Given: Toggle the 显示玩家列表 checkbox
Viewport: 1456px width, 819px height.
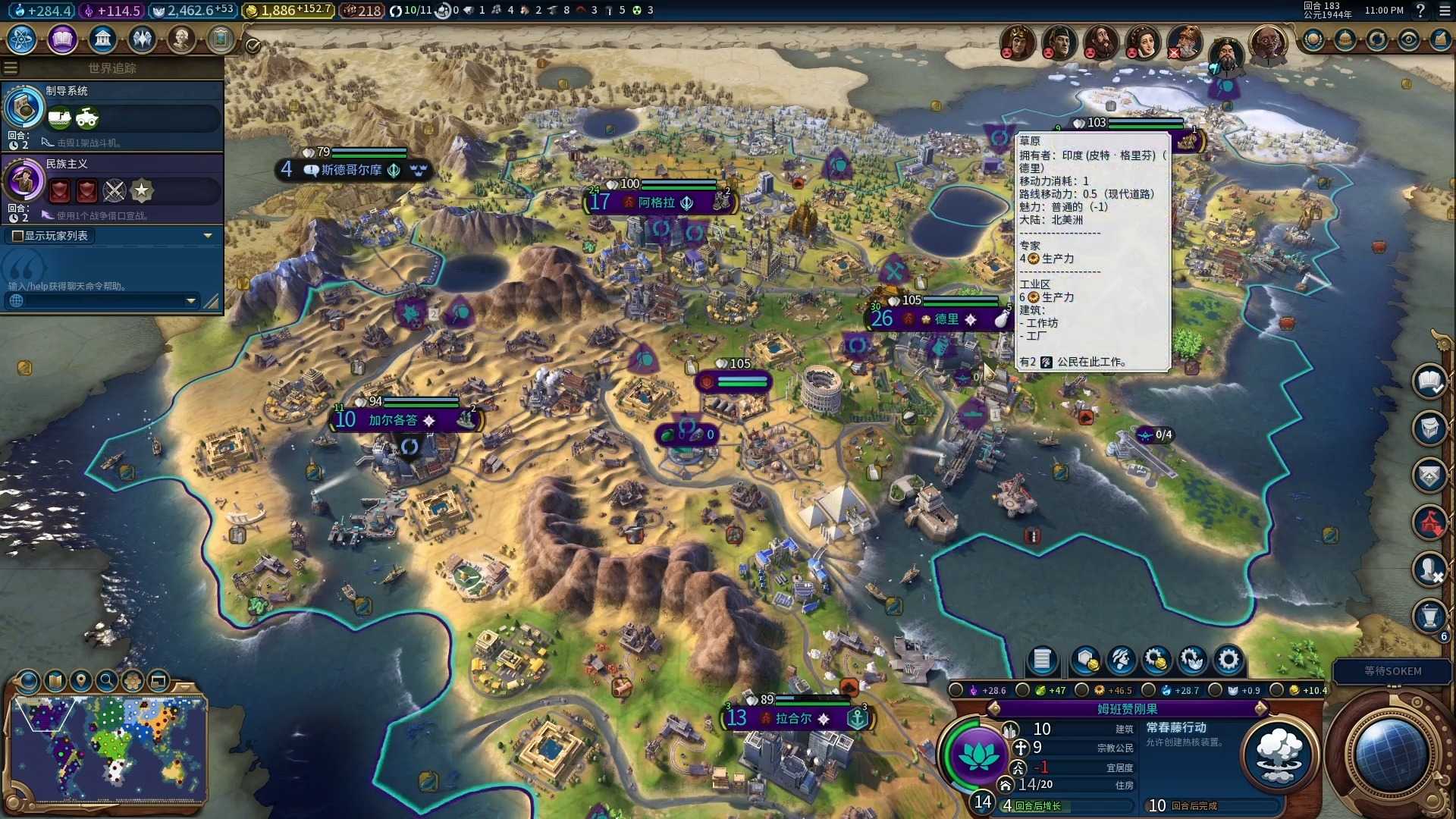Looking at the screenshot, I should pos(17,236).
